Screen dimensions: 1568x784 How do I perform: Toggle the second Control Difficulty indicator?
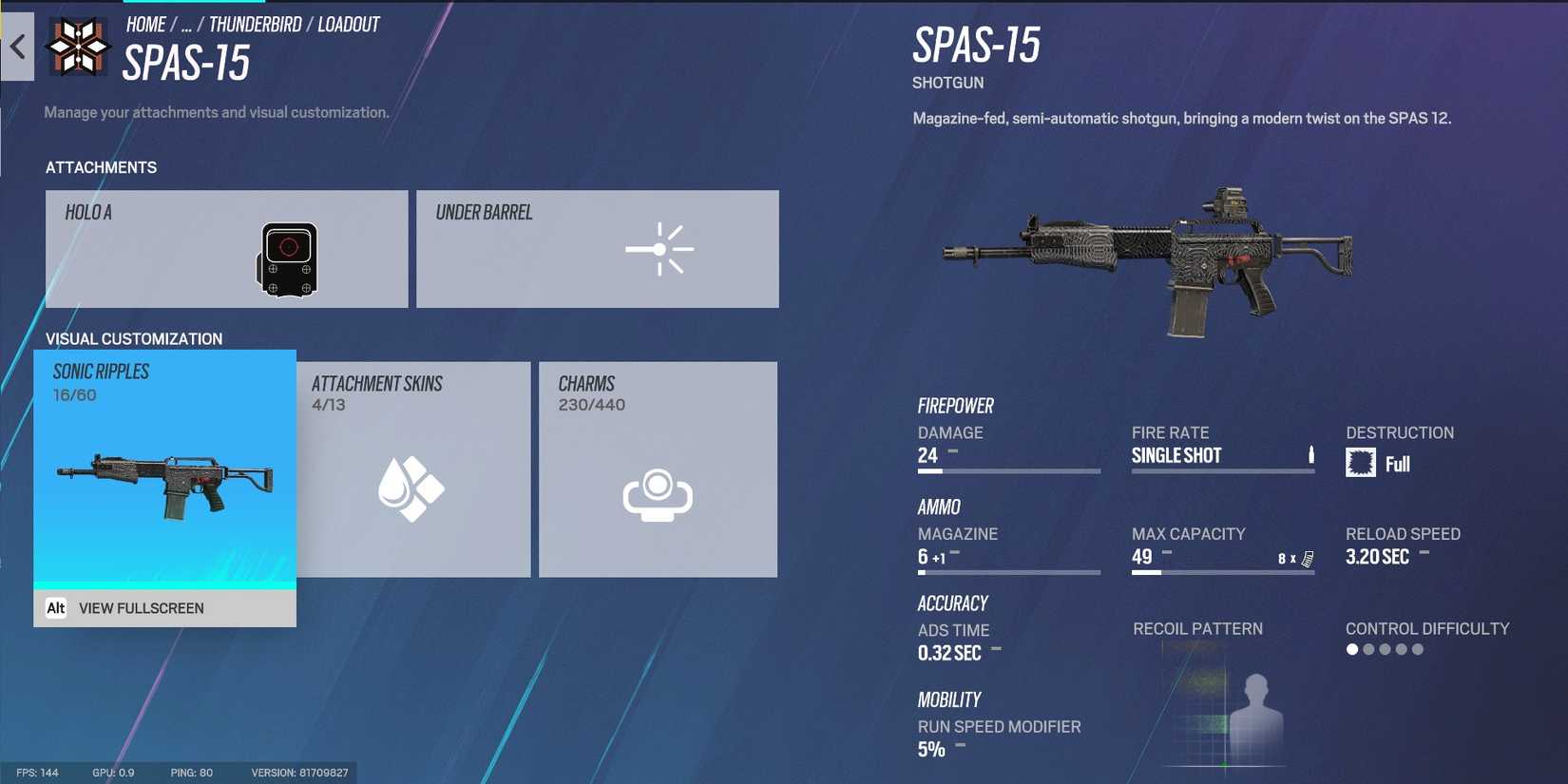click(x=1368, y=649)
